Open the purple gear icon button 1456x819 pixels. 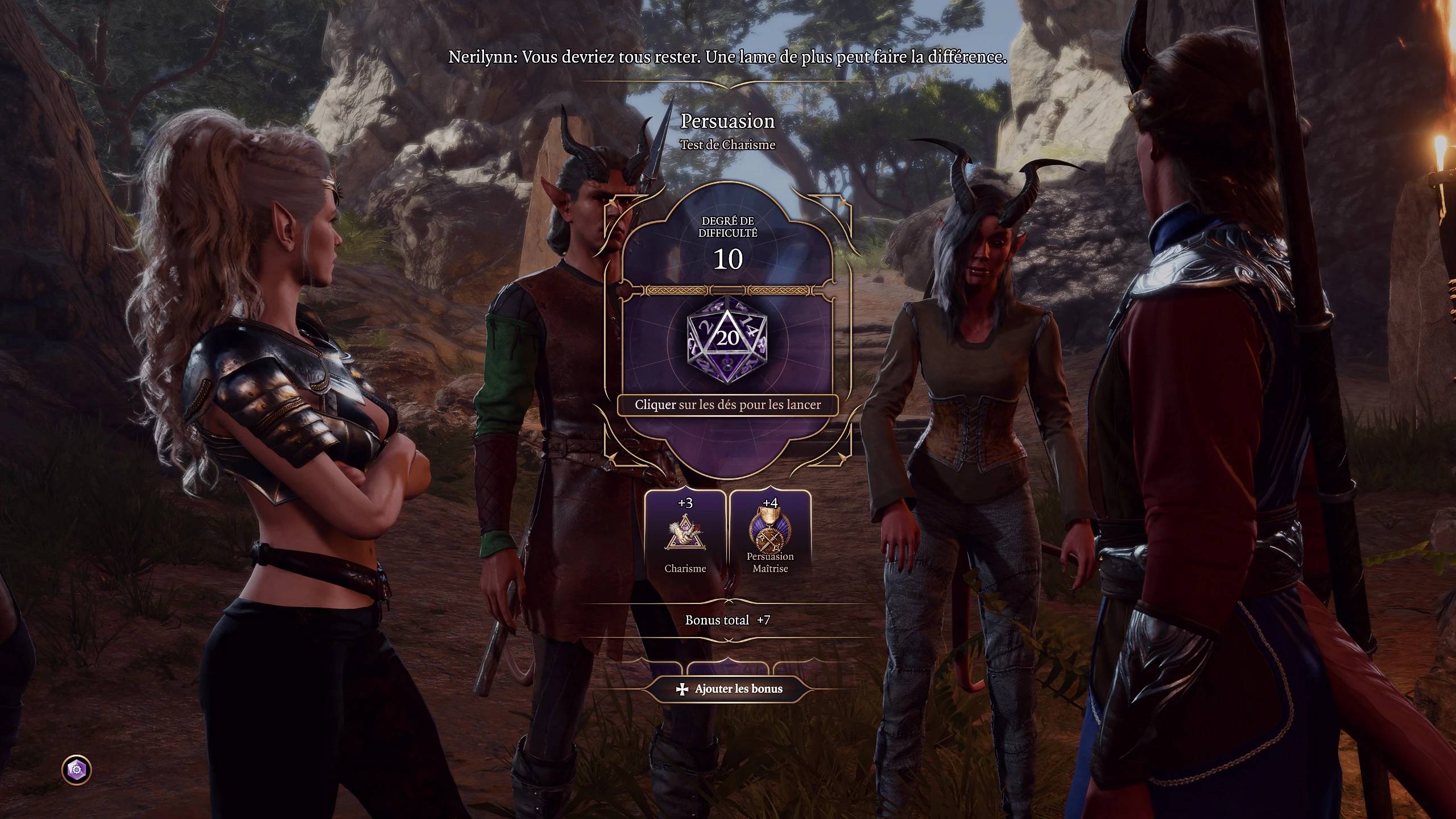[x=76, y=770]
